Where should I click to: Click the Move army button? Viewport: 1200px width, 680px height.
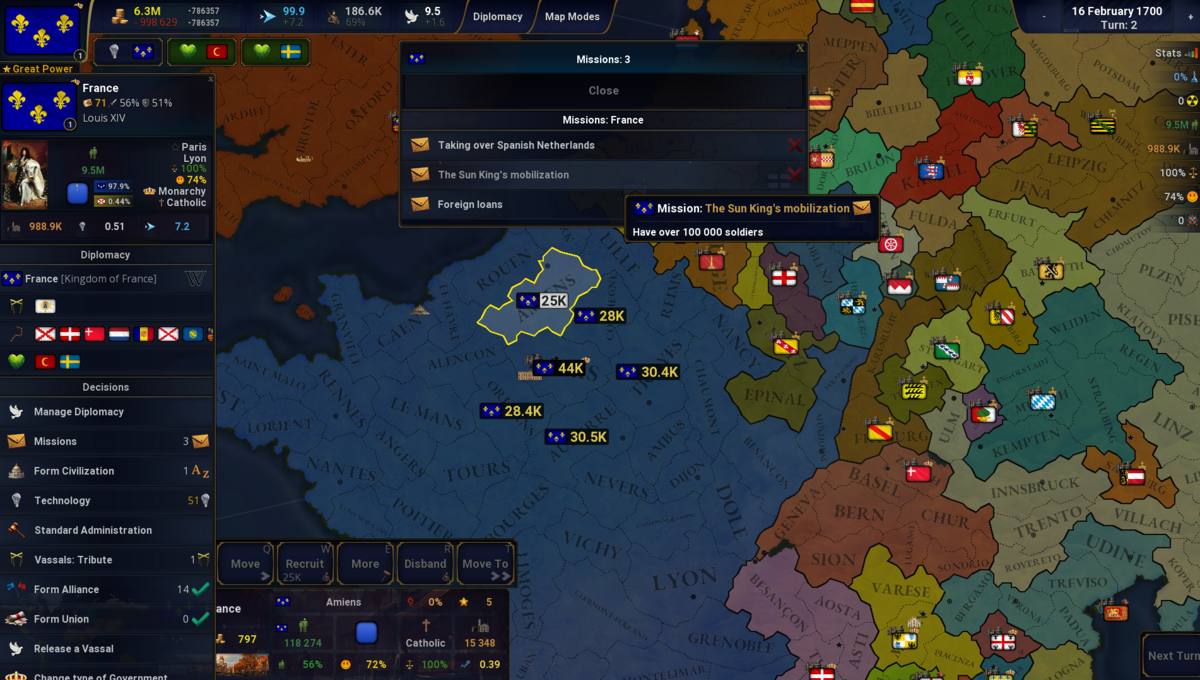246,564
